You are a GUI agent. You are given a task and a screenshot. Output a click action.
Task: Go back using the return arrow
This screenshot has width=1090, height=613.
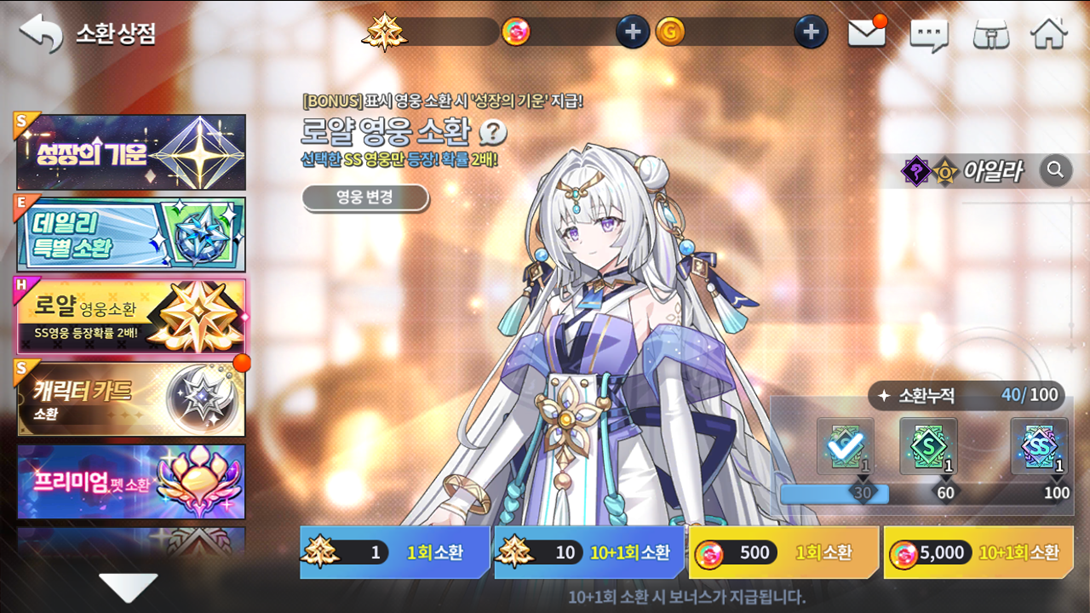[x=40, y=32]
